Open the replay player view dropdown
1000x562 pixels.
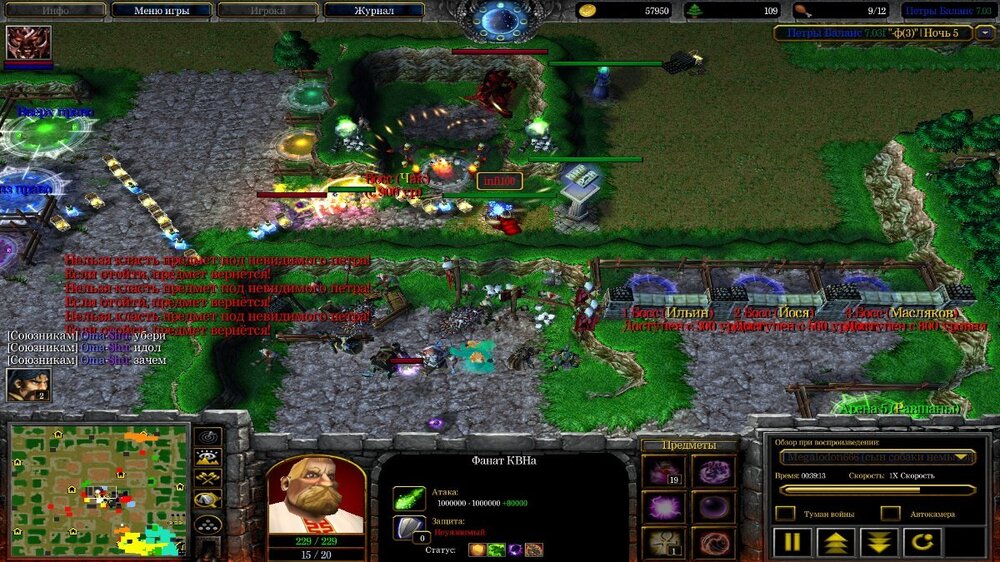tap(878, 457)
